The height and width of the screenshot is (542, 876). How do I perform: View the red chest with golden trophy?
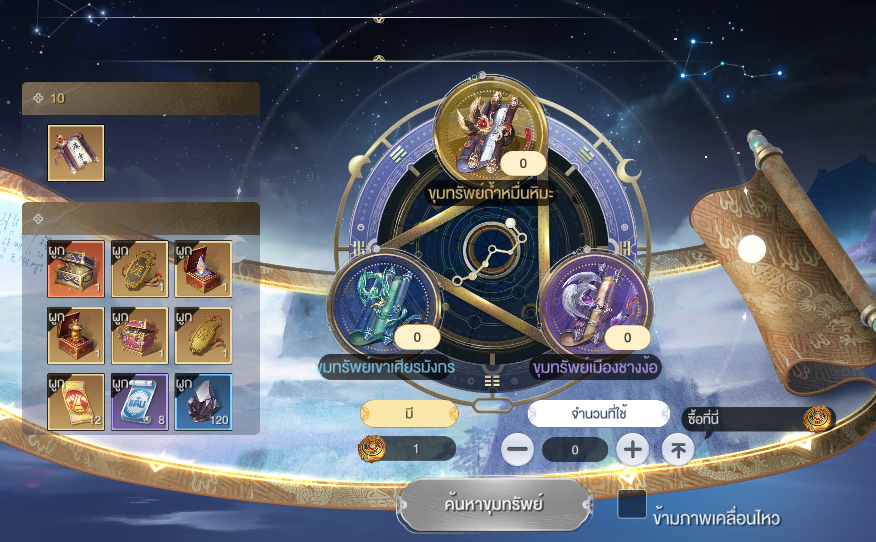pos(75,335)
